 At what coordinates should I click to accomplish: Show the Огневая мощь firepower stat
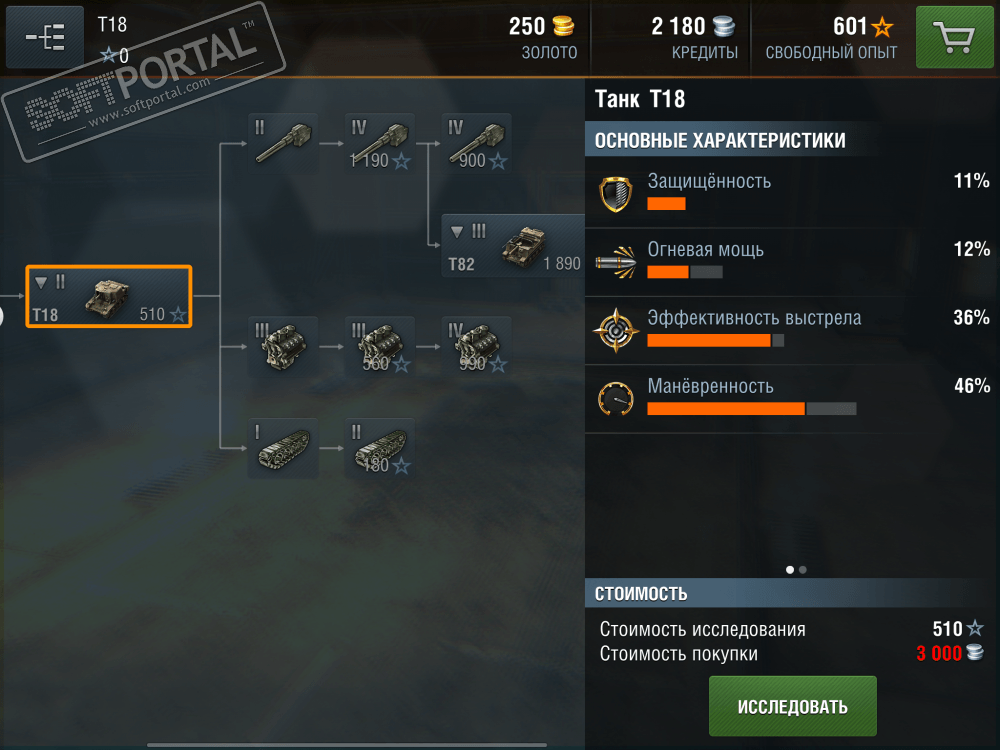[790, 261]
